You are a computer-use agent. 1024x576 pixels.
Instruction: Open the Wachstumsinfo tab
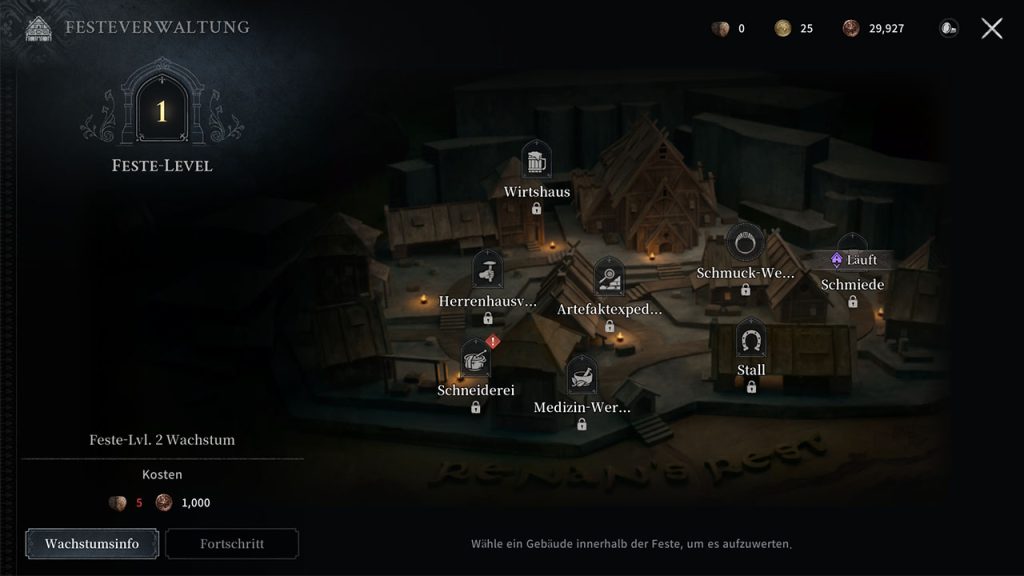click(90, 544)
